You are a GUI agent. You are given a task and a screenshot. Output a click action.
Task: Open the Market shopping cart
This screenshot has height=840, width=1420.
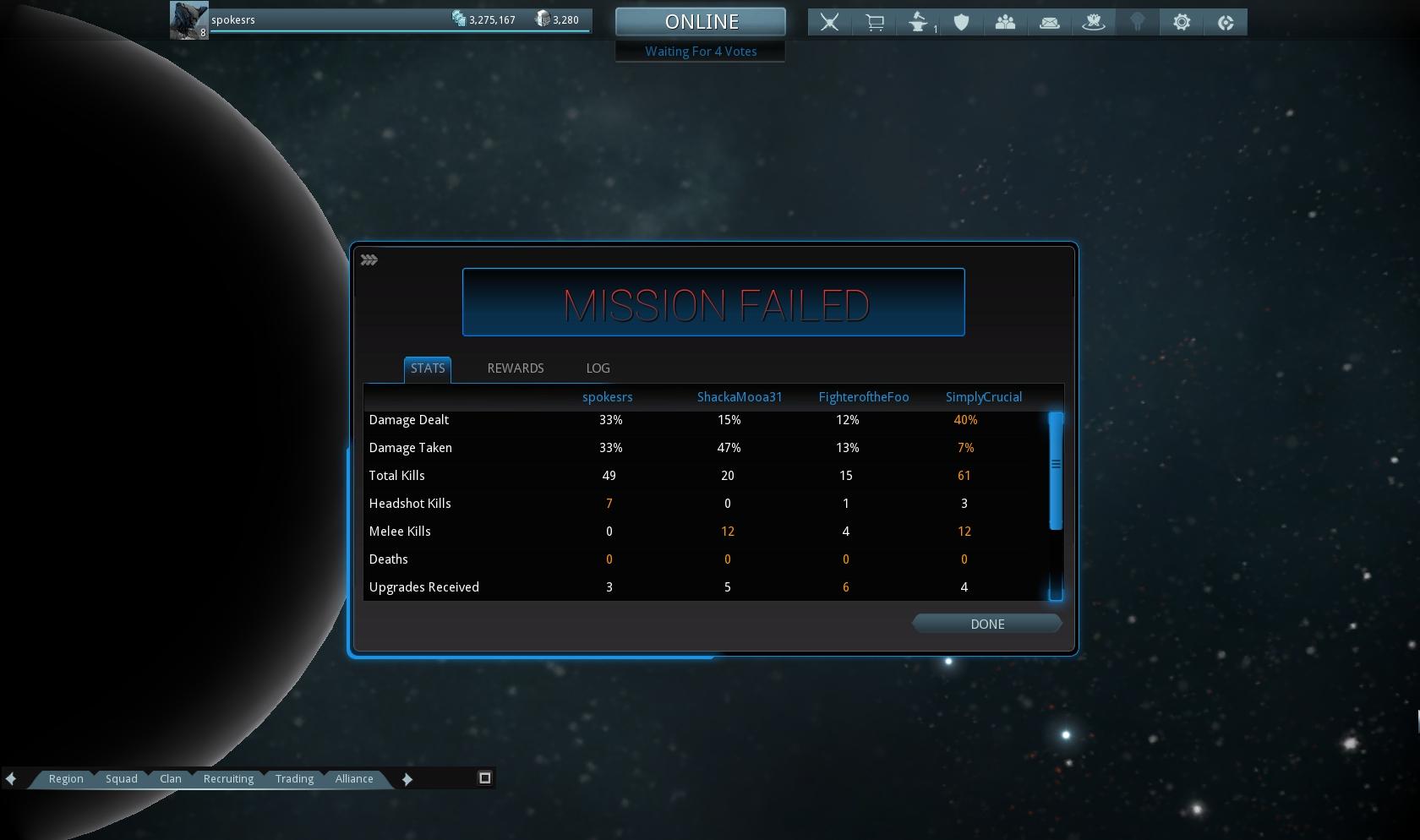[x=875, y=23]
